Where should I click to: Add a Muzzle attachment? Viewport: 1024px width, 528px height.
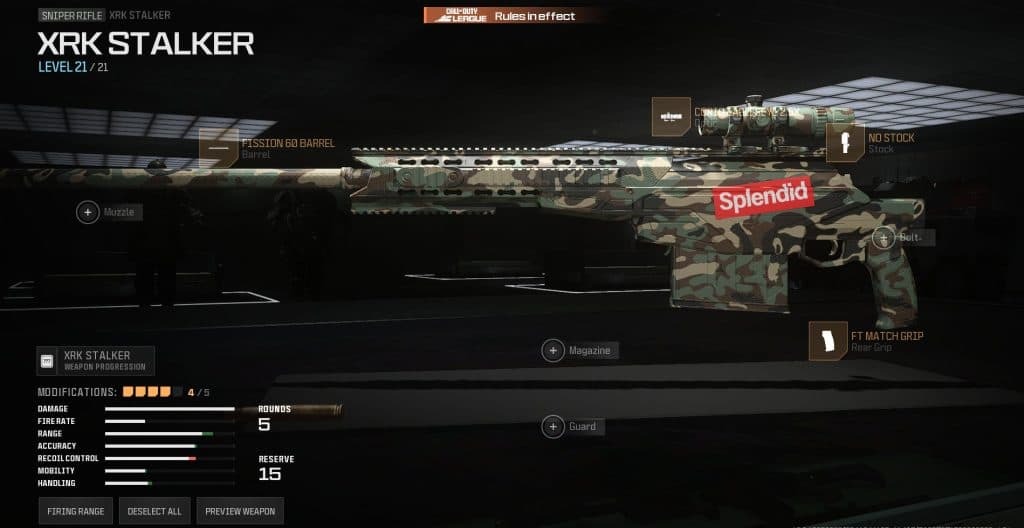pos(88,212)
